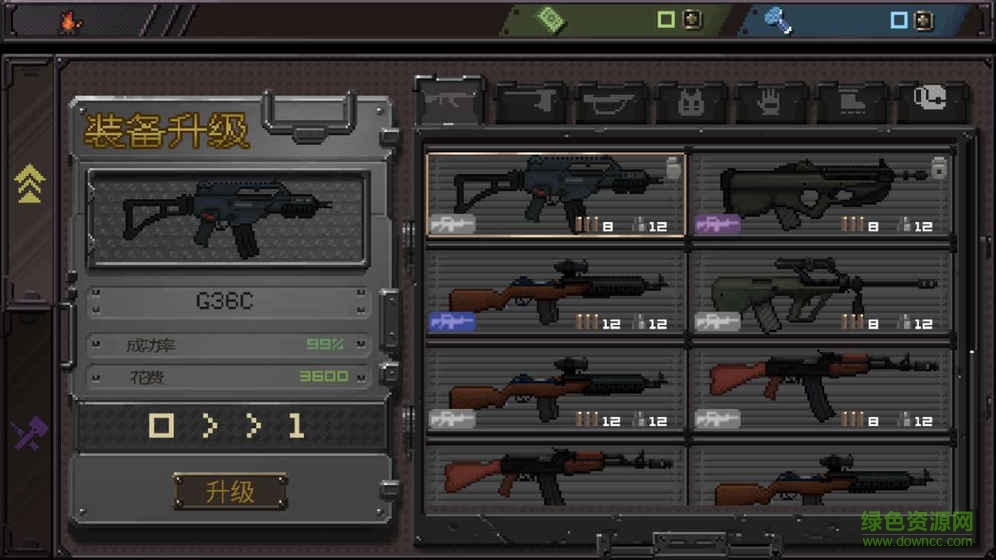The width and height of the screenshot is (996, 560).
Task: Pick the olive green scoped bullpup rifle
Action: 821,291
